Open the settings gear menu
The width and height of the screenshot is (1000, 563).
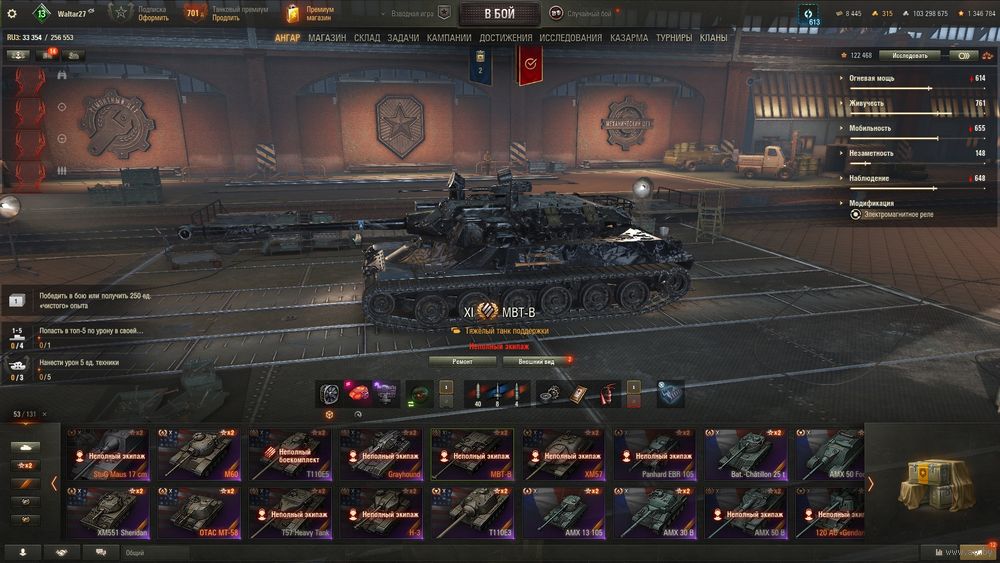(x=12, y=14)
